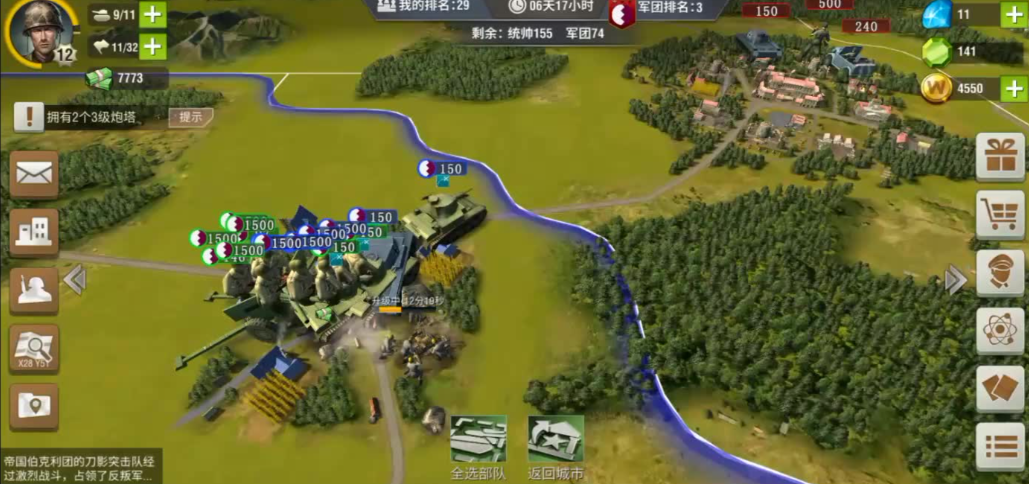The image size is (1029, 484).
Task: Open the list menu icon
Action: [x=1000, y=446]
